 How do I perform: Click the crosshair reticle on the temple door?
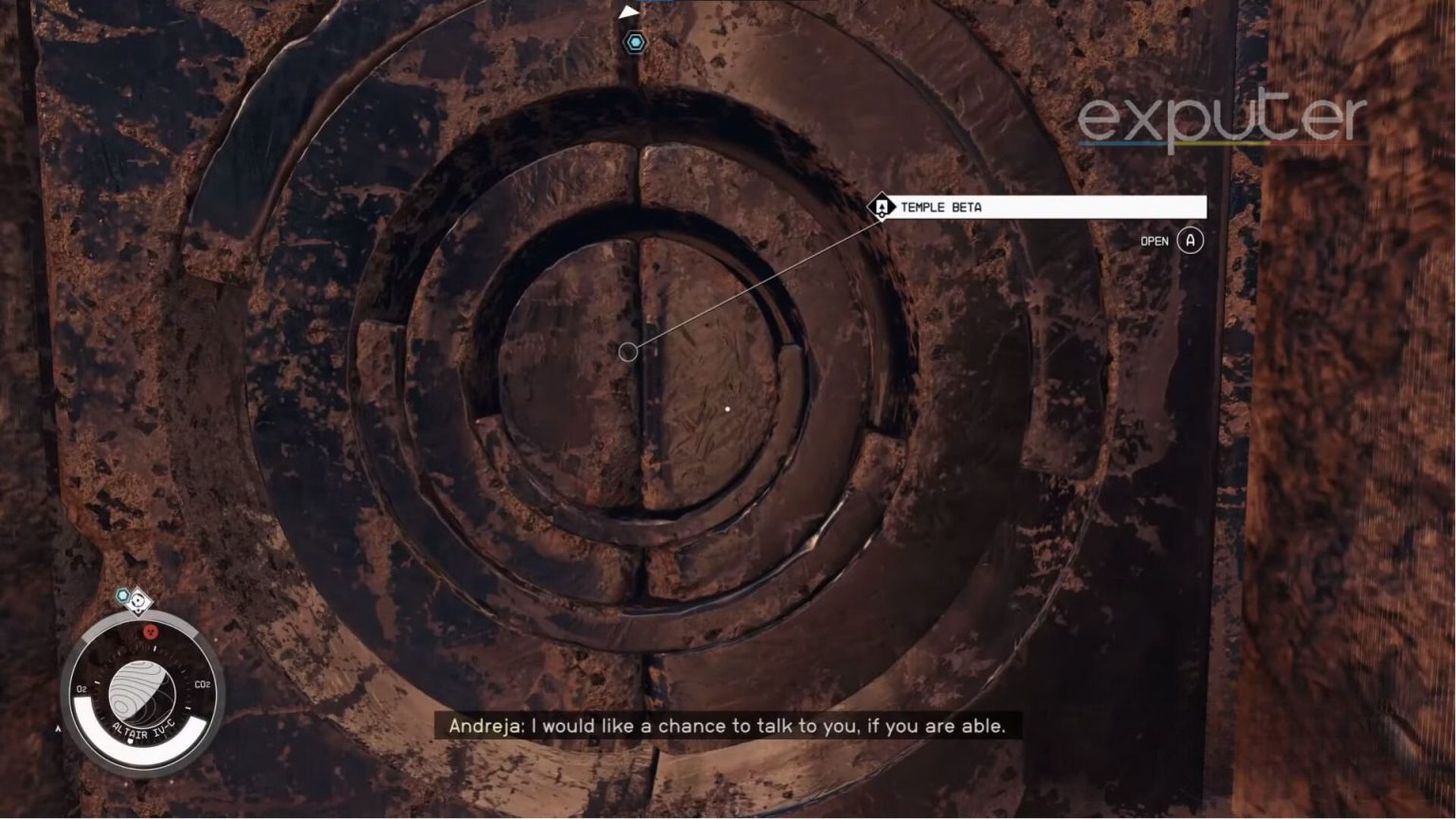628,351
